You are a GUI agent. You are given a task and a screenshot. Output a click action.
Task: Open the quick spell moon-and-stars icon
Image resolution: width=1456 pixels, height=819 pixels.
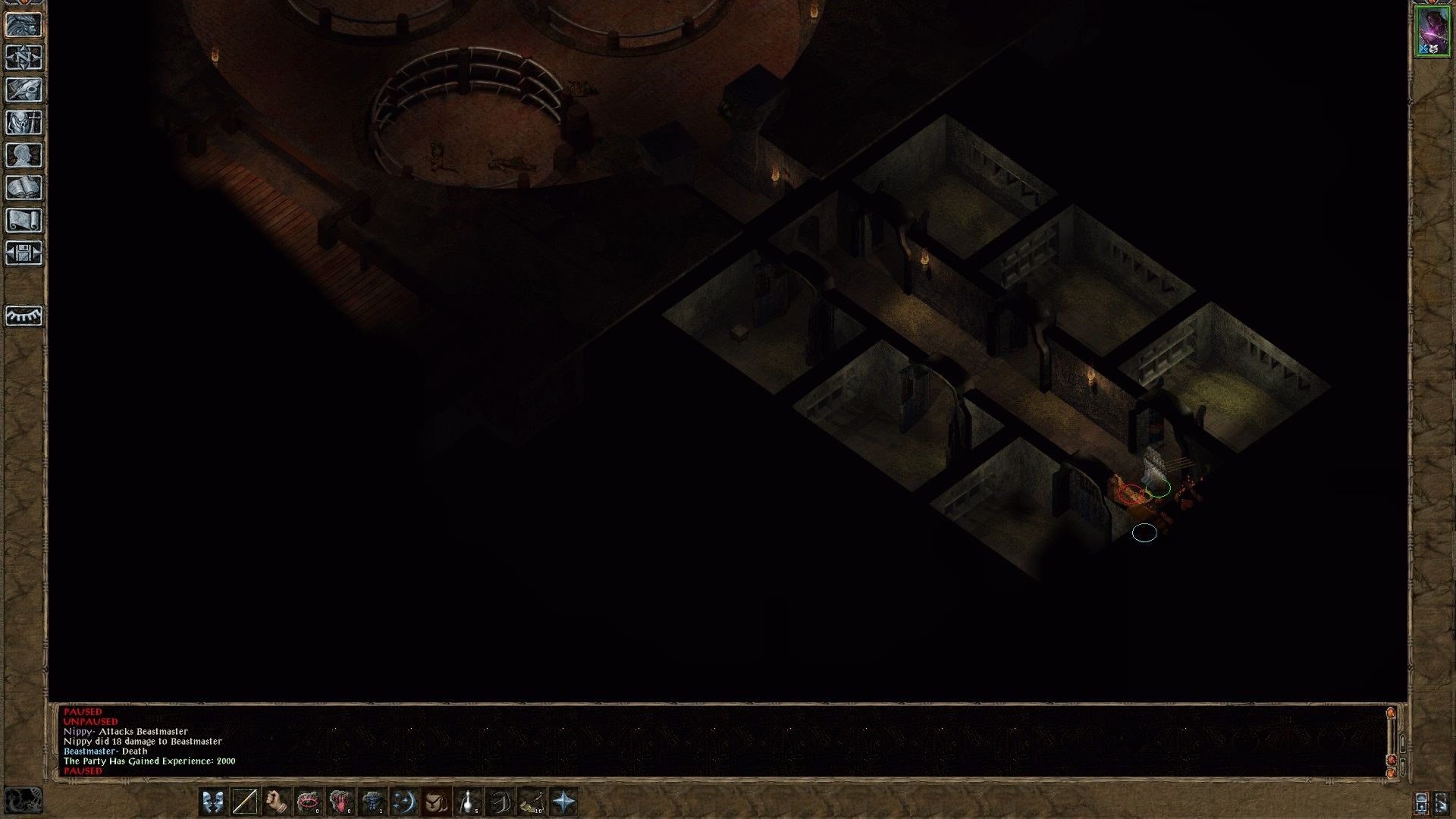point(405,800)
